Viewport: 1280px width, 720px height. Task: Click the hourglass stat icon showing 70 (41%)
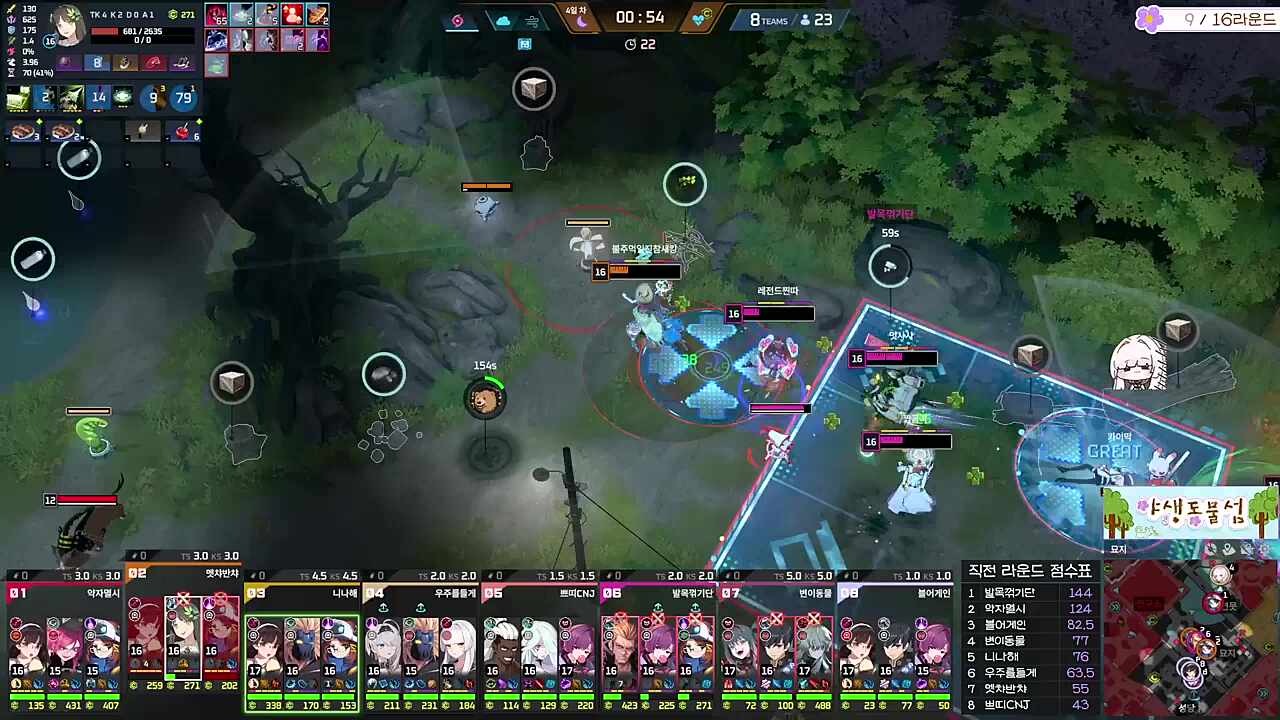10,72
